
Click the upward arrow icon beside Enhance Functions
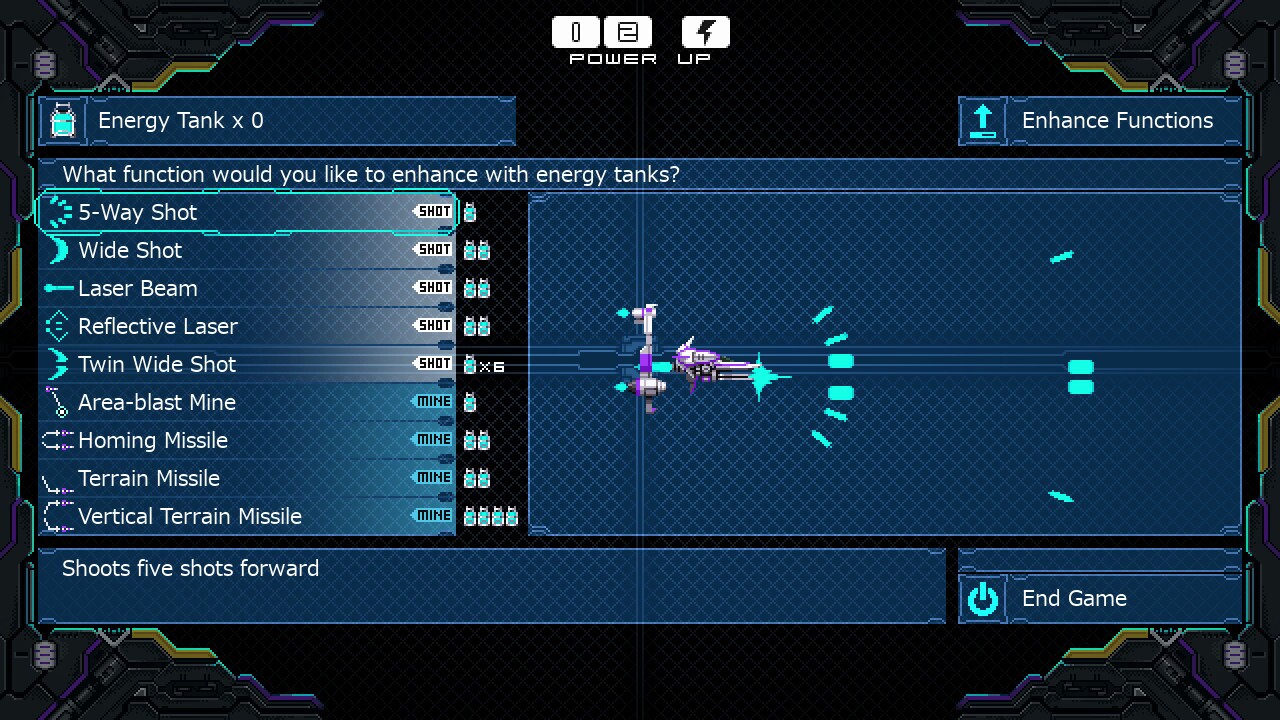982,121
